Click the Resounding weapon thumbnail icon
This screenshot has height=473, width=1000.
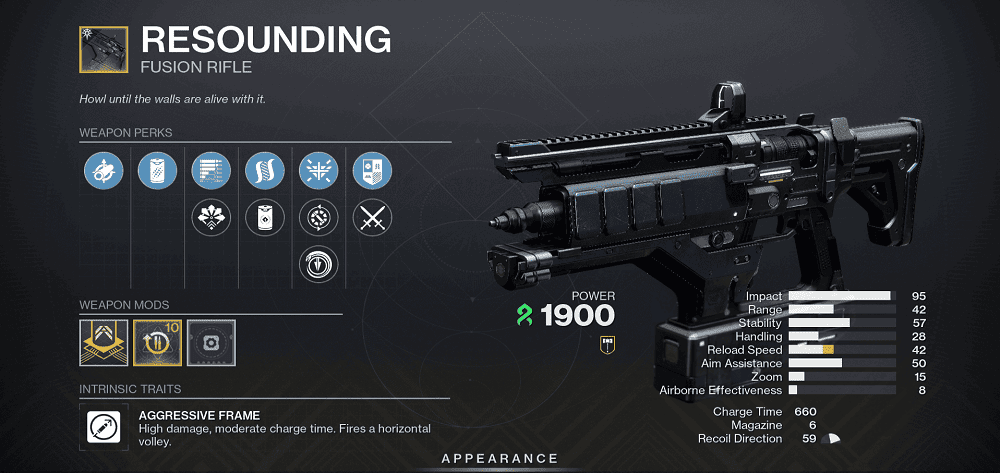pos(104,48)
